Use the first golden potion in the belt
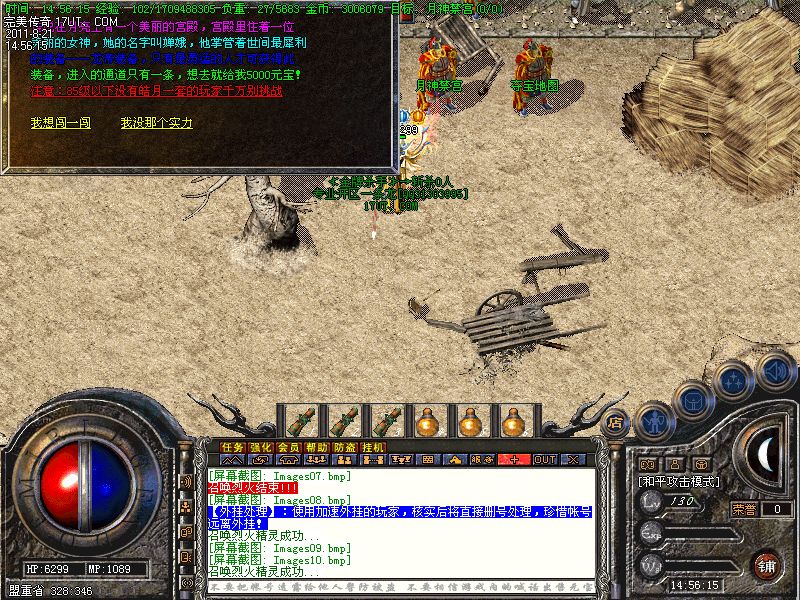This screenshot has height=600, width=800. pos(429,422)
